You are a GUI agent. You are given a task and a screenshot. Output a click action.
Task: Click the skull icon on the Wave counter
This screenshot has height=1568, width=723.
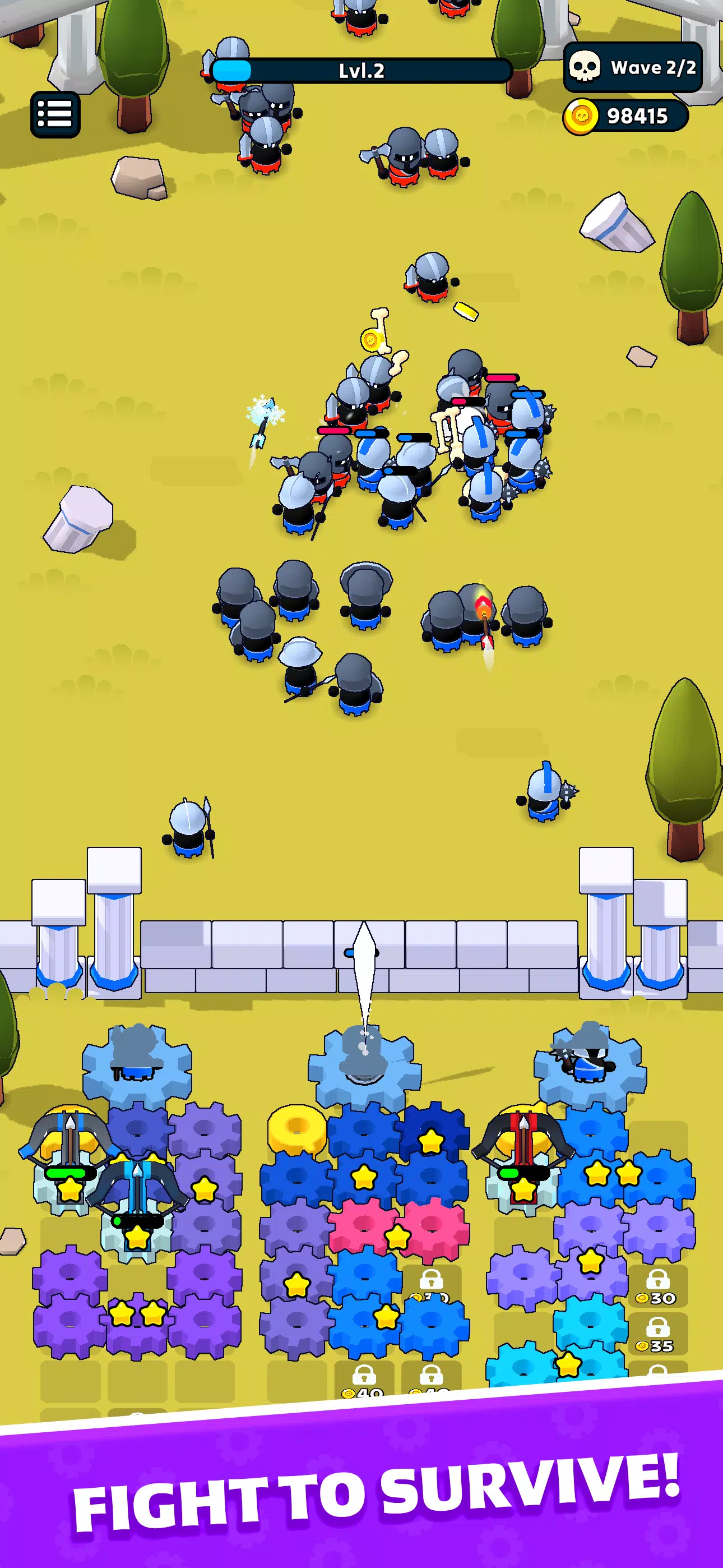pyautogui.click(x=586, y=68)
